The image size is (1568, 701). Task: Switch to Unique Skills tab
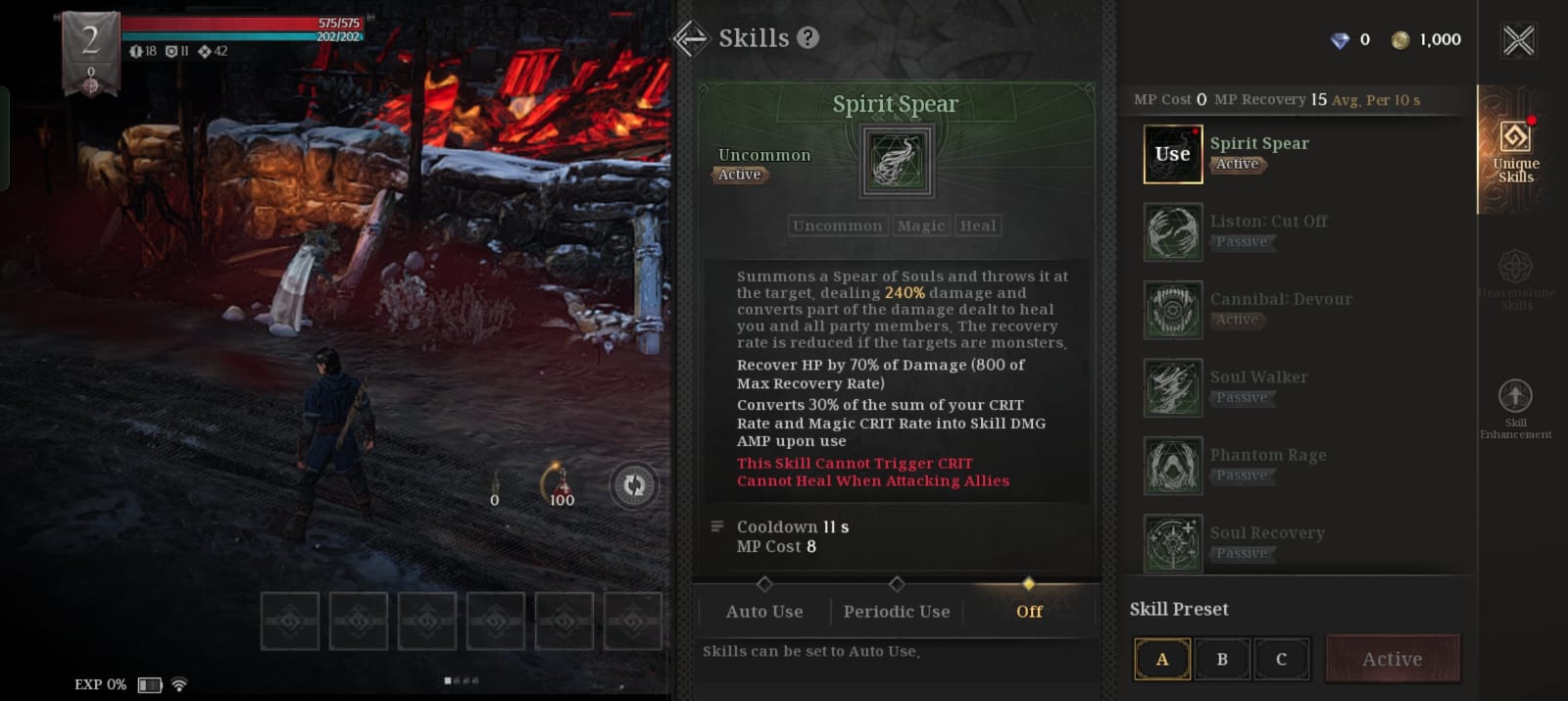pyautogui.click(x=1515, y=150)
